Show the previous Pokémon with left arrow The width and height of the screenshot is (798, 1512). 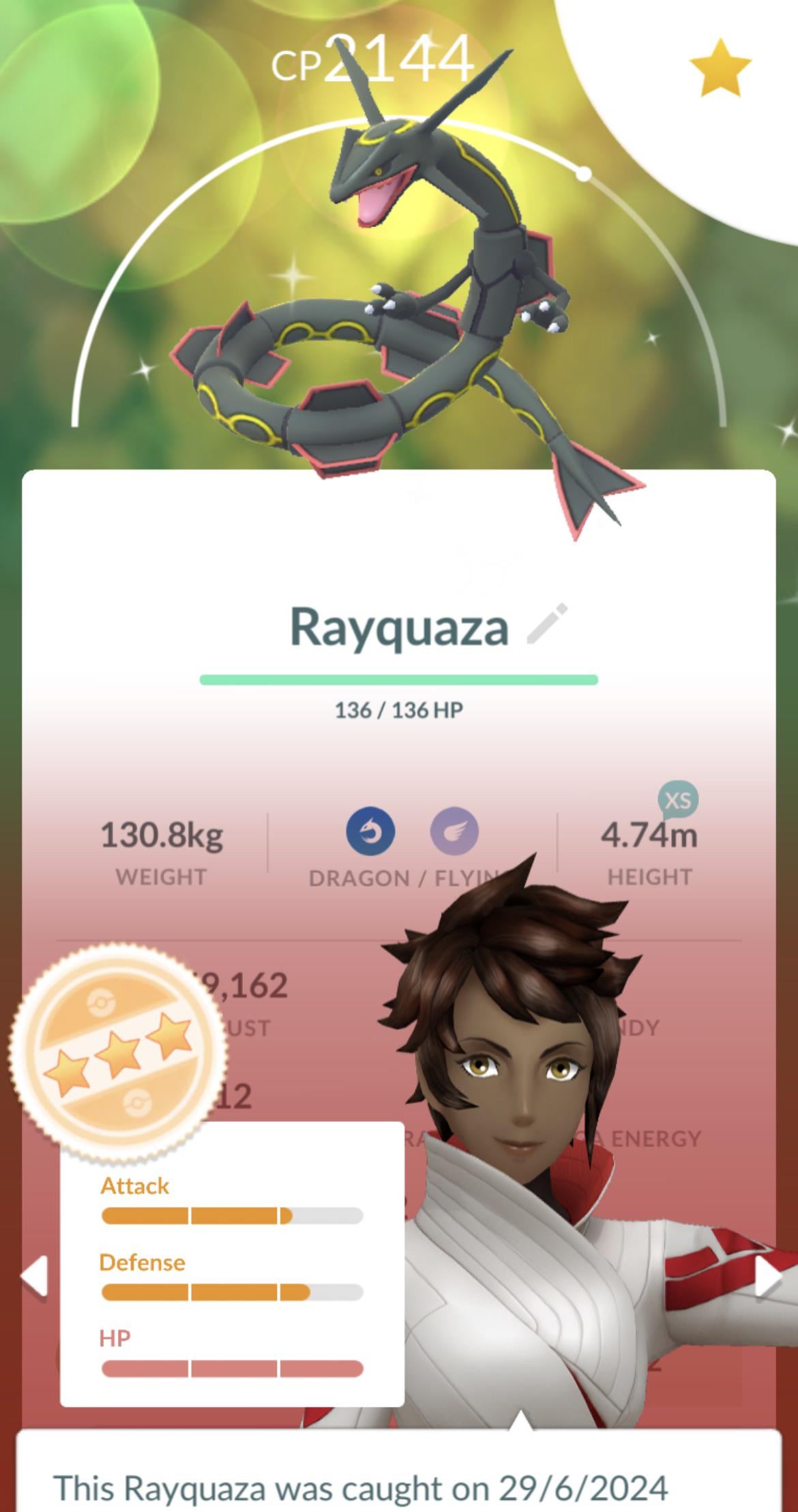tap(35, 1275)
